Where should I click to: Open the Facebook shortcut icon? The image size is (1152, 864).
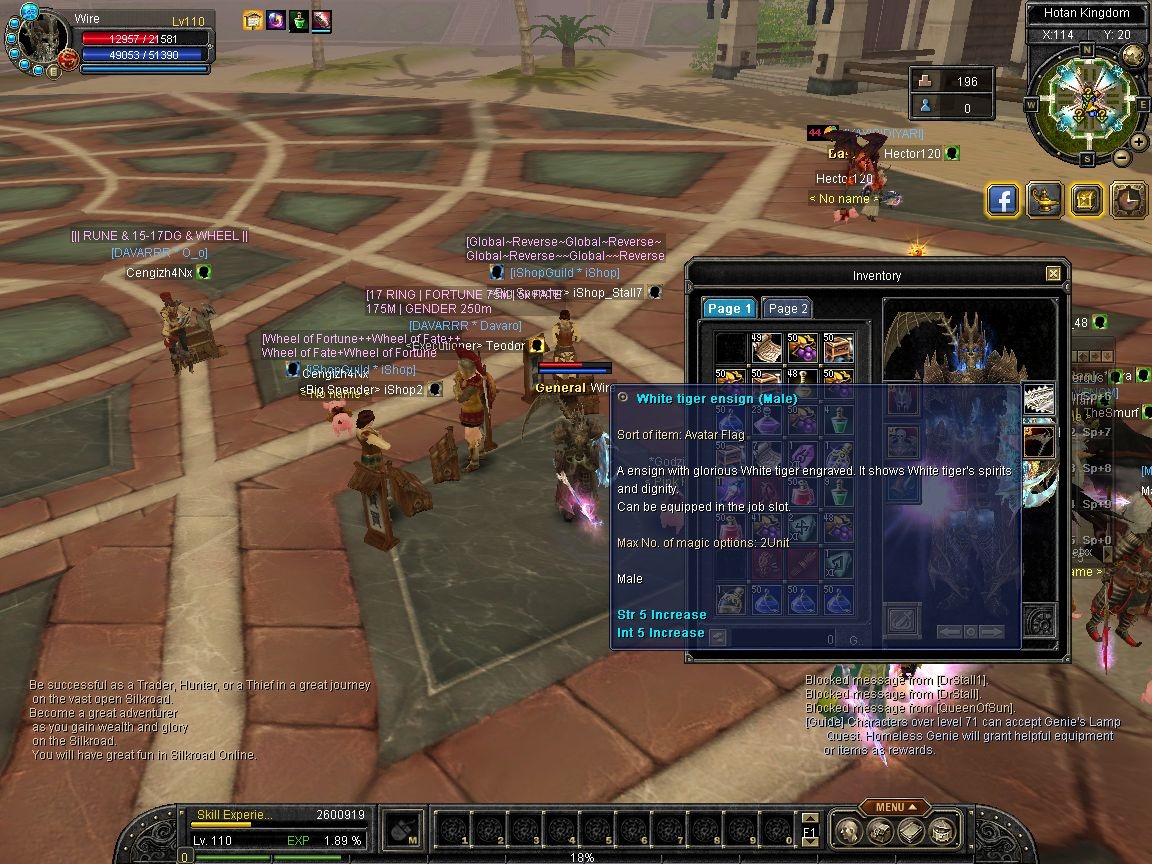tap(1003, 200)
